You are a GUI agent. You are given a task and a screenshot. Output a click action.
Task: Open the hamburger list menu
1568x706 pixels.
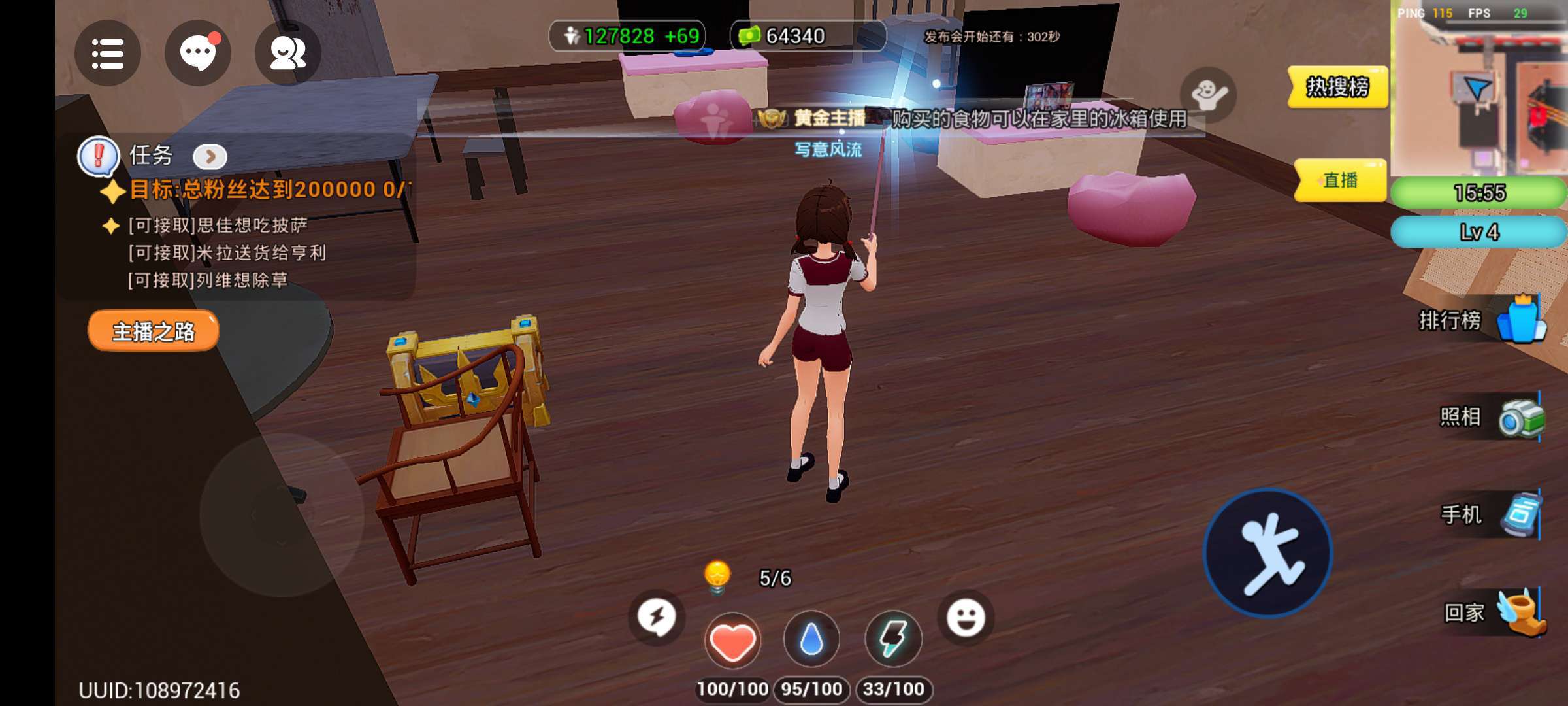(x=108, y=54)
